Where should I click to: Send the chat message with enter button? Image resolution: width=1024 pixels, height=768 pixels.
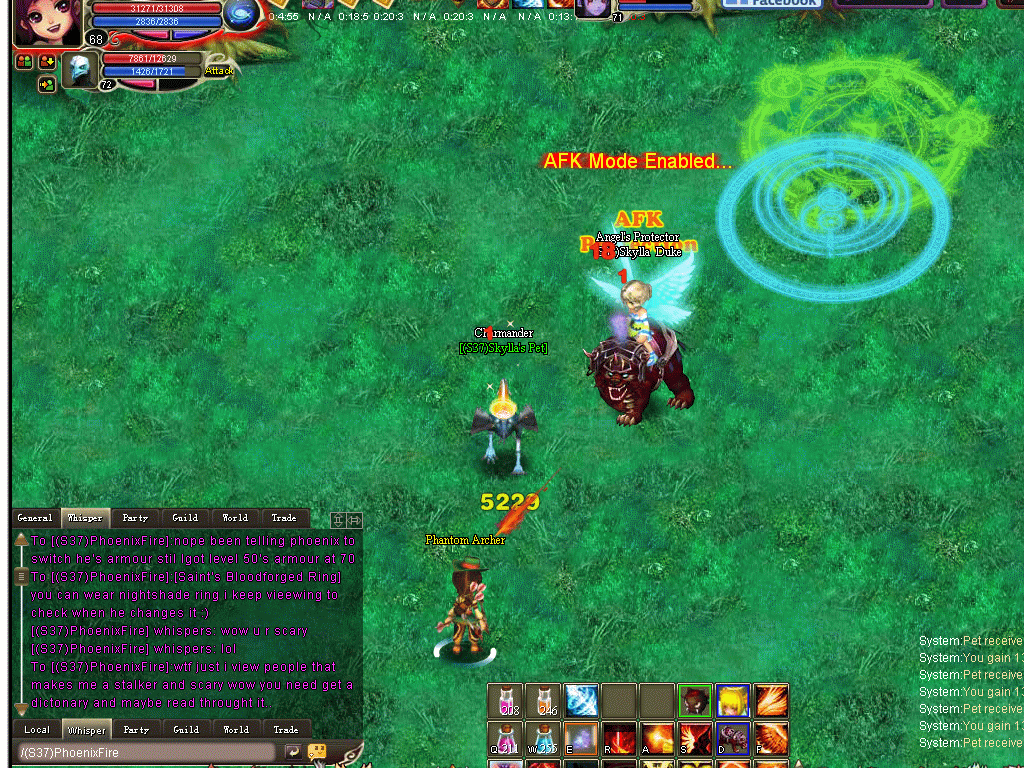[293, 752]
